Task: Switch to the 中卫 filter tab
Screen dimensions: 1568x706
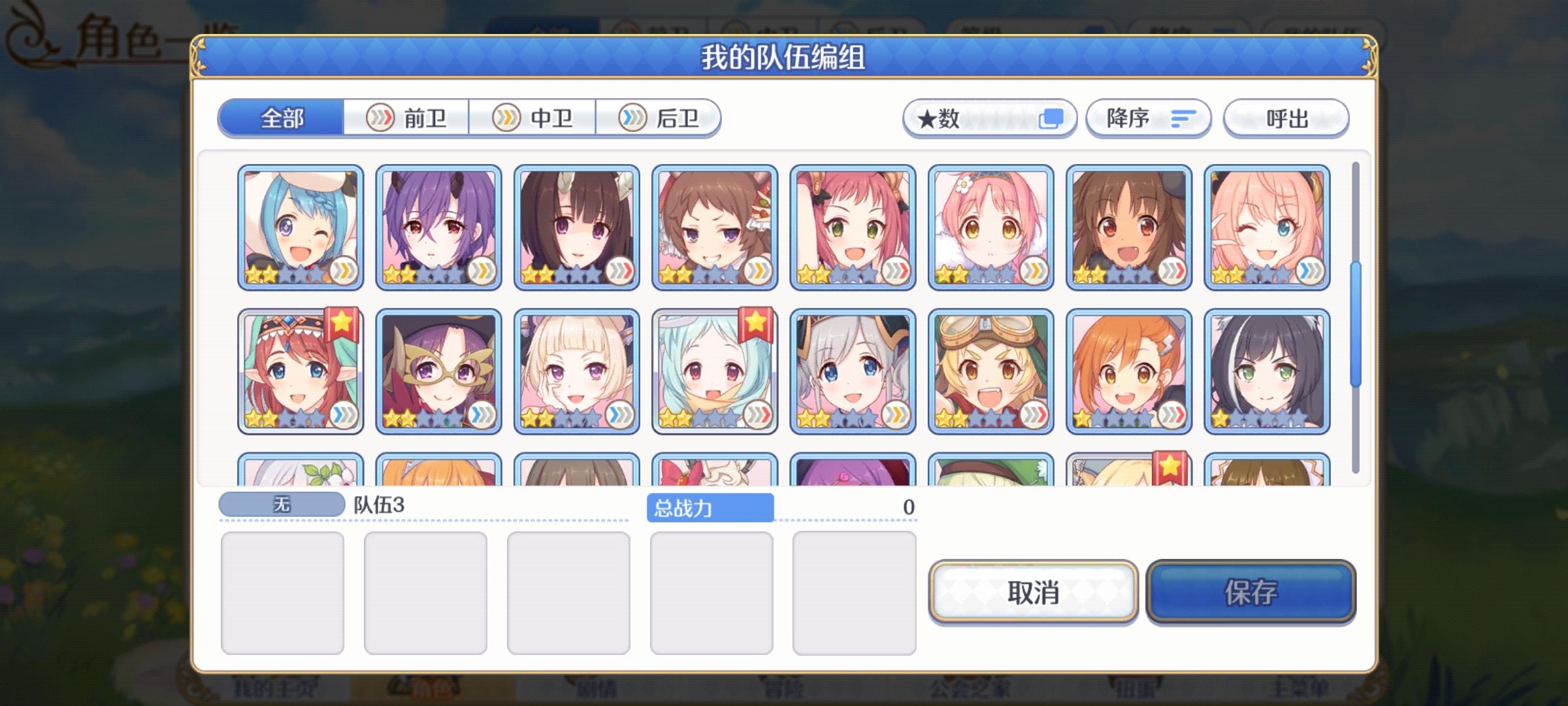Action: [x=532, y=118]
